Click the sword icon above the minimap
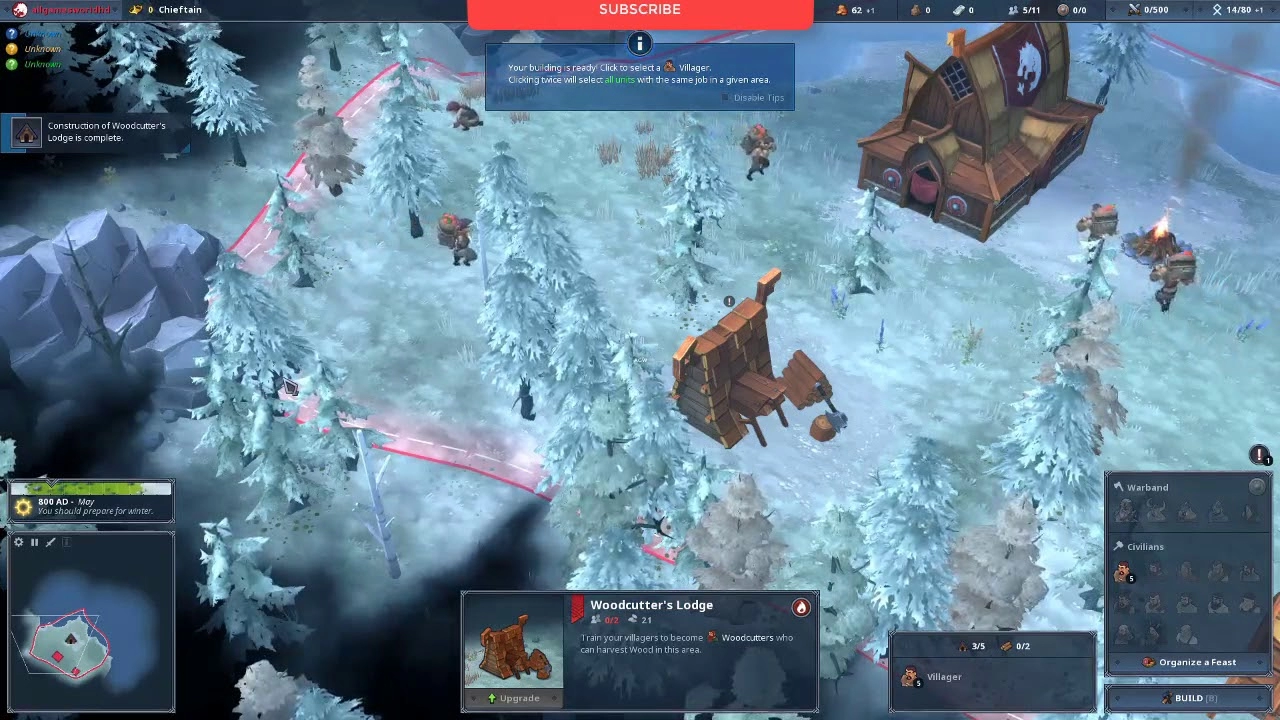1280x720 pixels. 51,542
